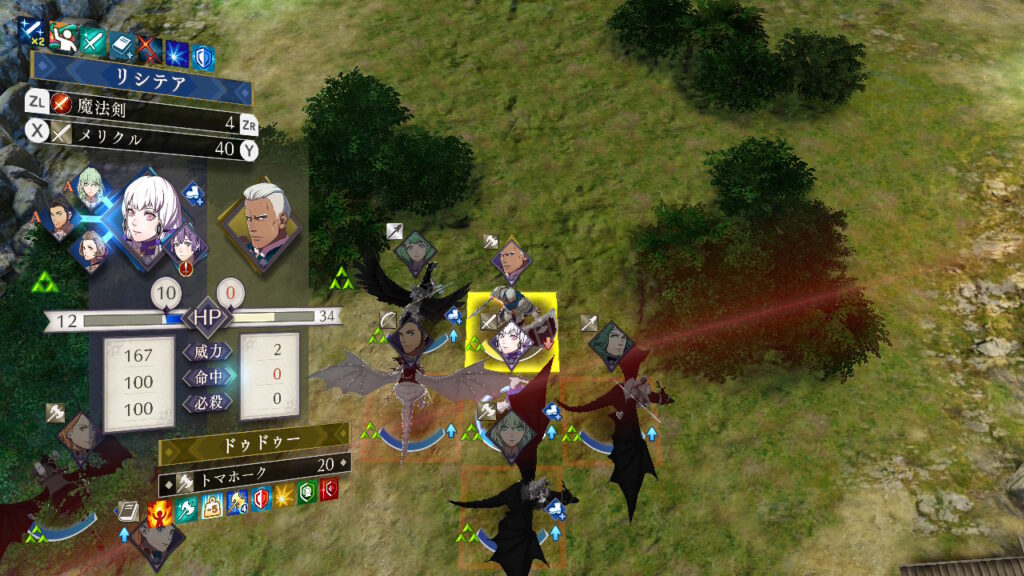Screen dimensions: 1024x576
Task: Select the ドゥドゥー enemy name banner
Action: (254, 440)
